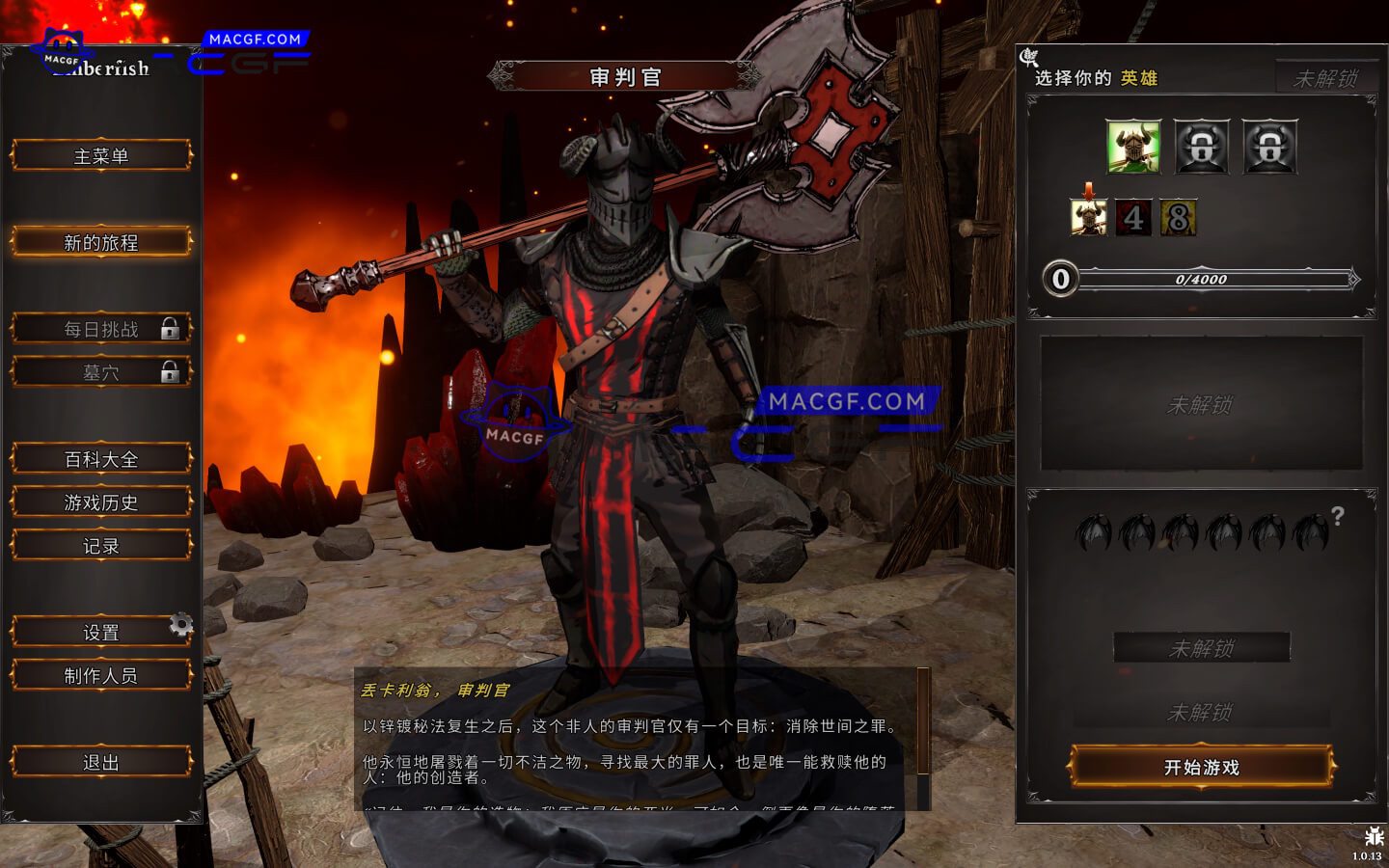Select 新的旅程 to start a new journey
The image size is (1389, 868).
coord(100,242)
